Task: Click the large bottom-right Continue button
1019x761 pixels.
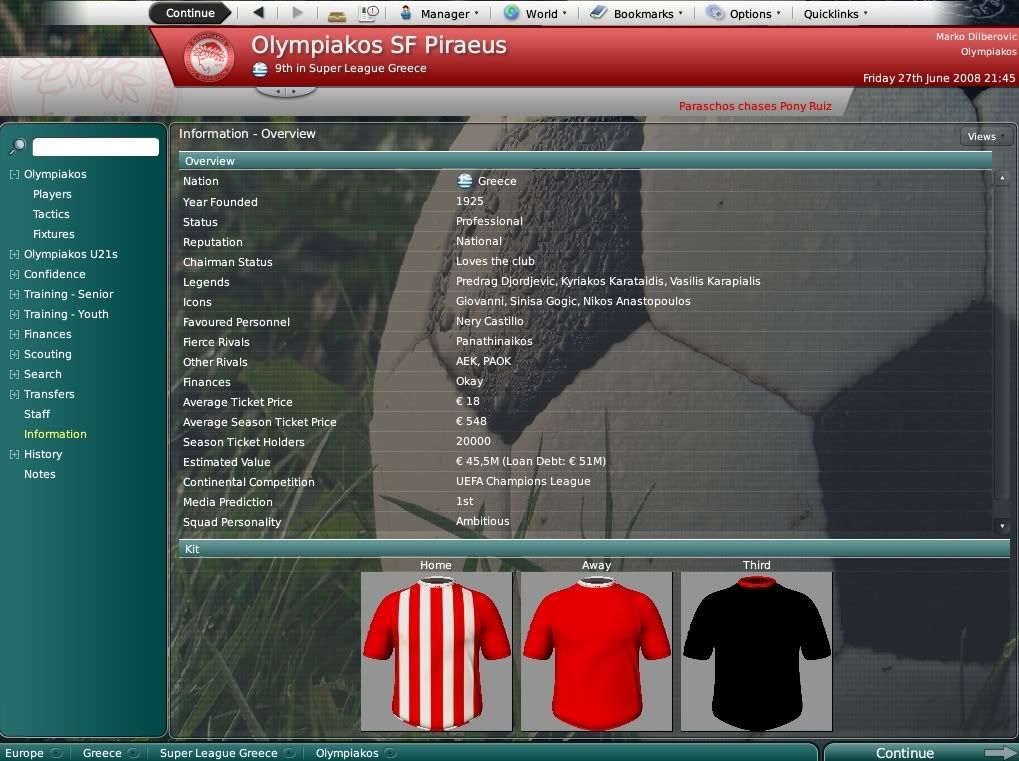Action: click(905, 753)
